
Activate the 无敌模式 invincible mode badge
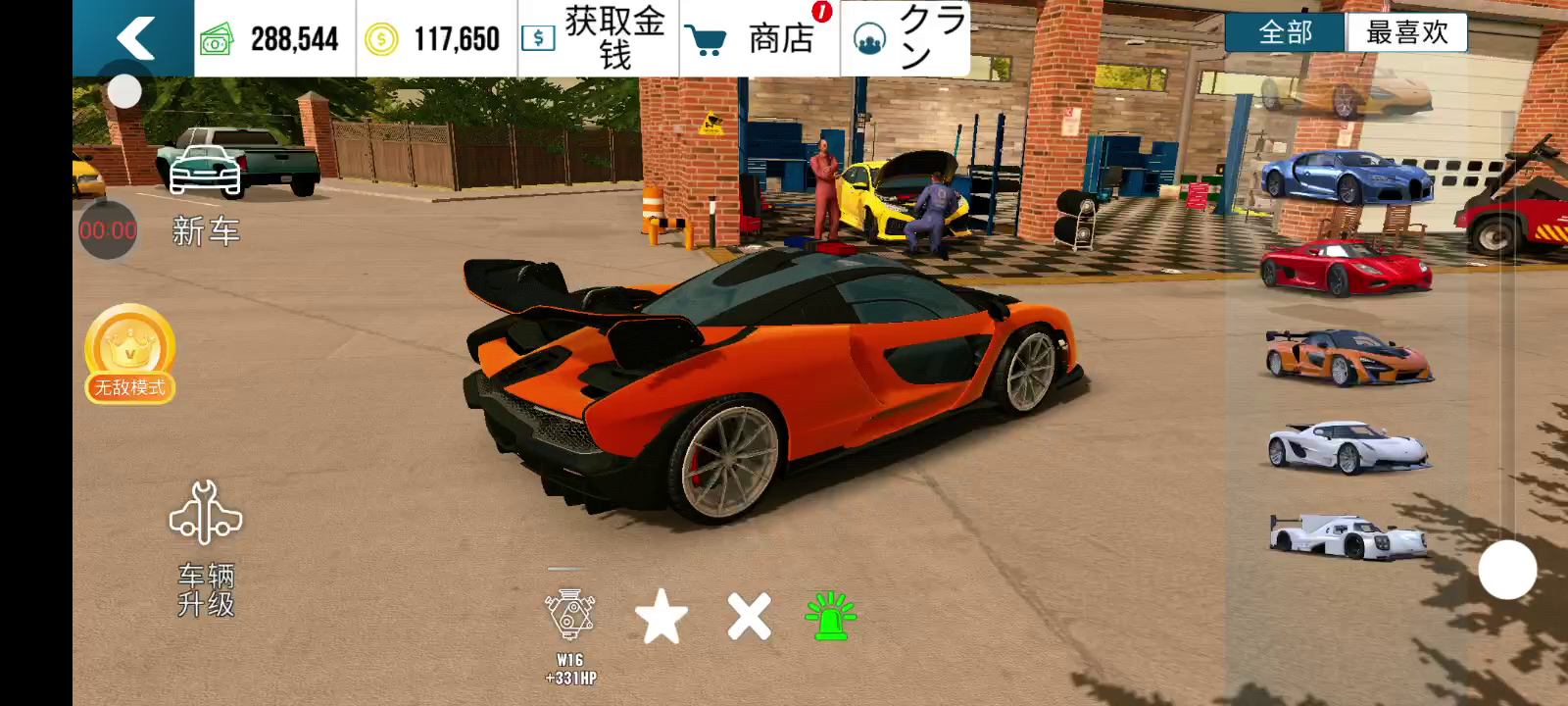tap(130, 353)
